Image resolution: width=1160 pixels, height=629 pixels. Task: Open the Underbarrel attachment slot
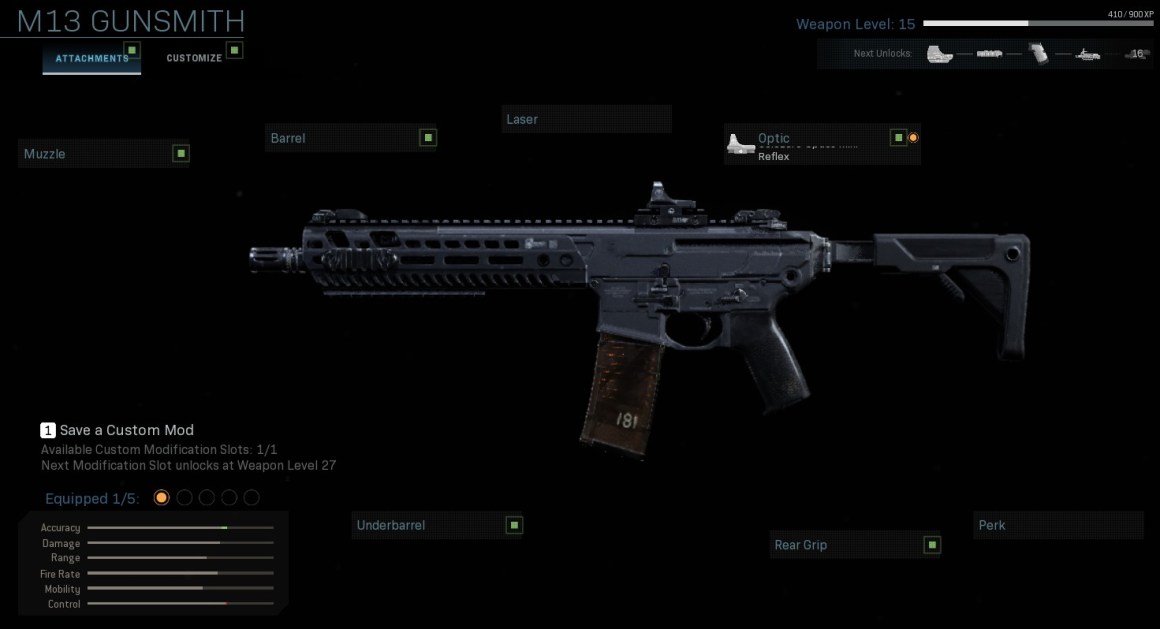(x=437, y=525)
